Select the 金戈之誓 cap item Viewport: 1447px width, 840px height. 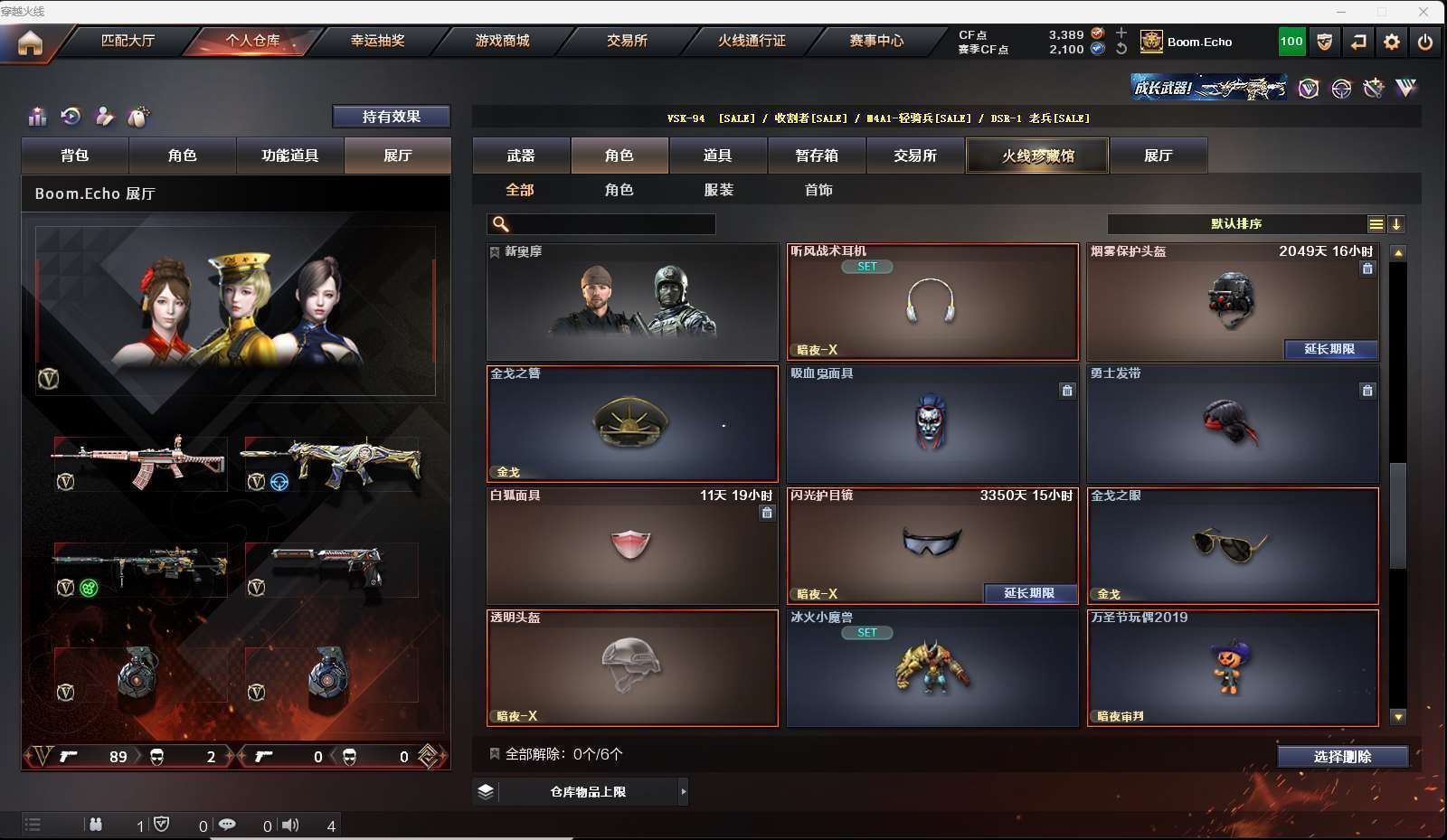tap(632, 423)
